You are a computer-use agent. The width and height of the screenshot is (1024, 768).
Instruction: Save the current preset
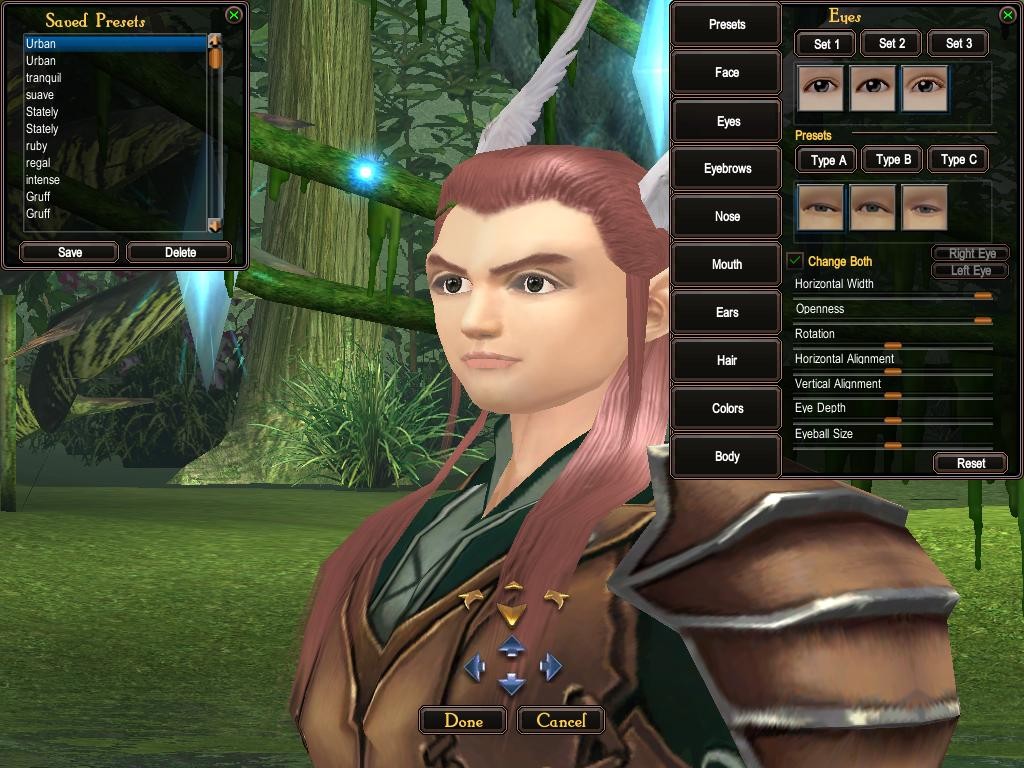pyautogui.click(x=69, y=252)
